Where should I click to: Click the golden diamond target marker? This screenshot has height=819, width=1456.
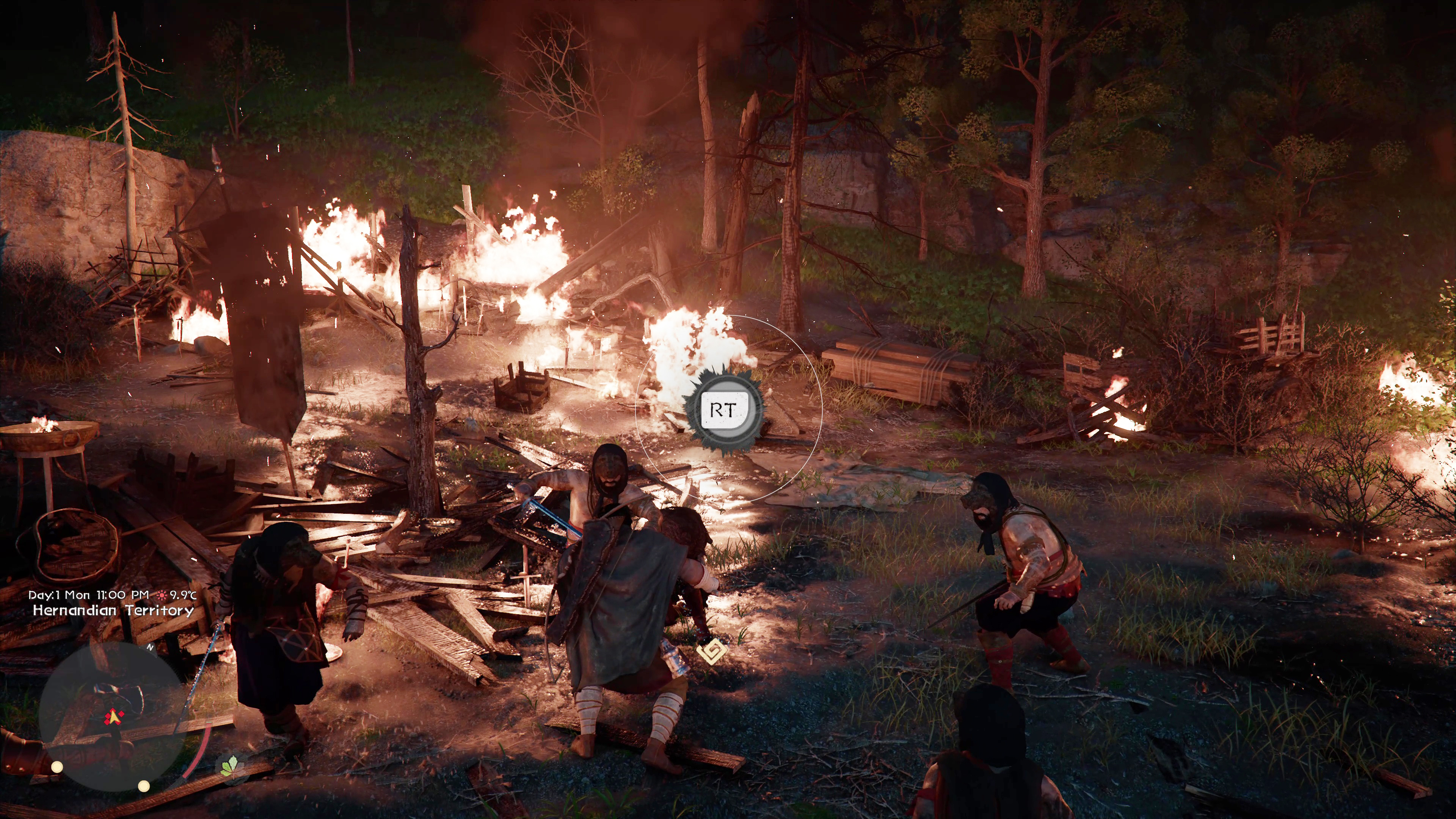[711, 652]
